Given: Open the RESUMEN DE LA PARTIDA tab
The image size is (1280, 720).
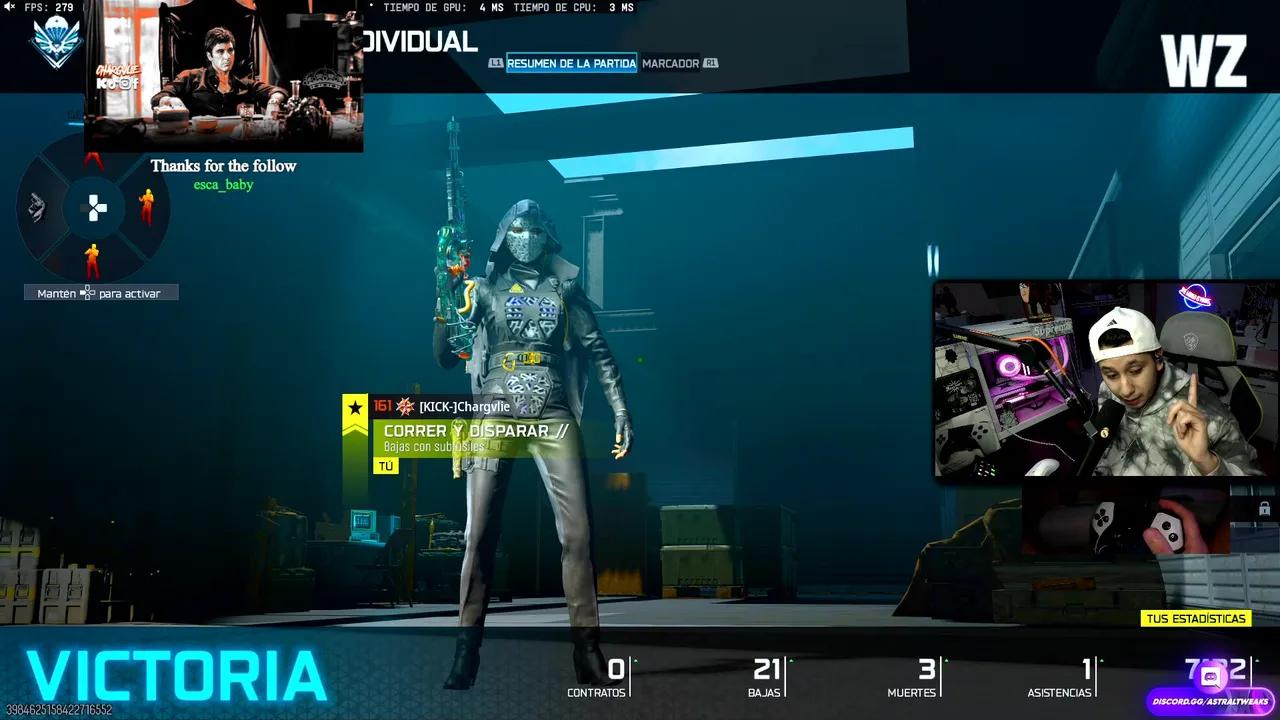Looking at the screenshot, I should pos(571,63).
